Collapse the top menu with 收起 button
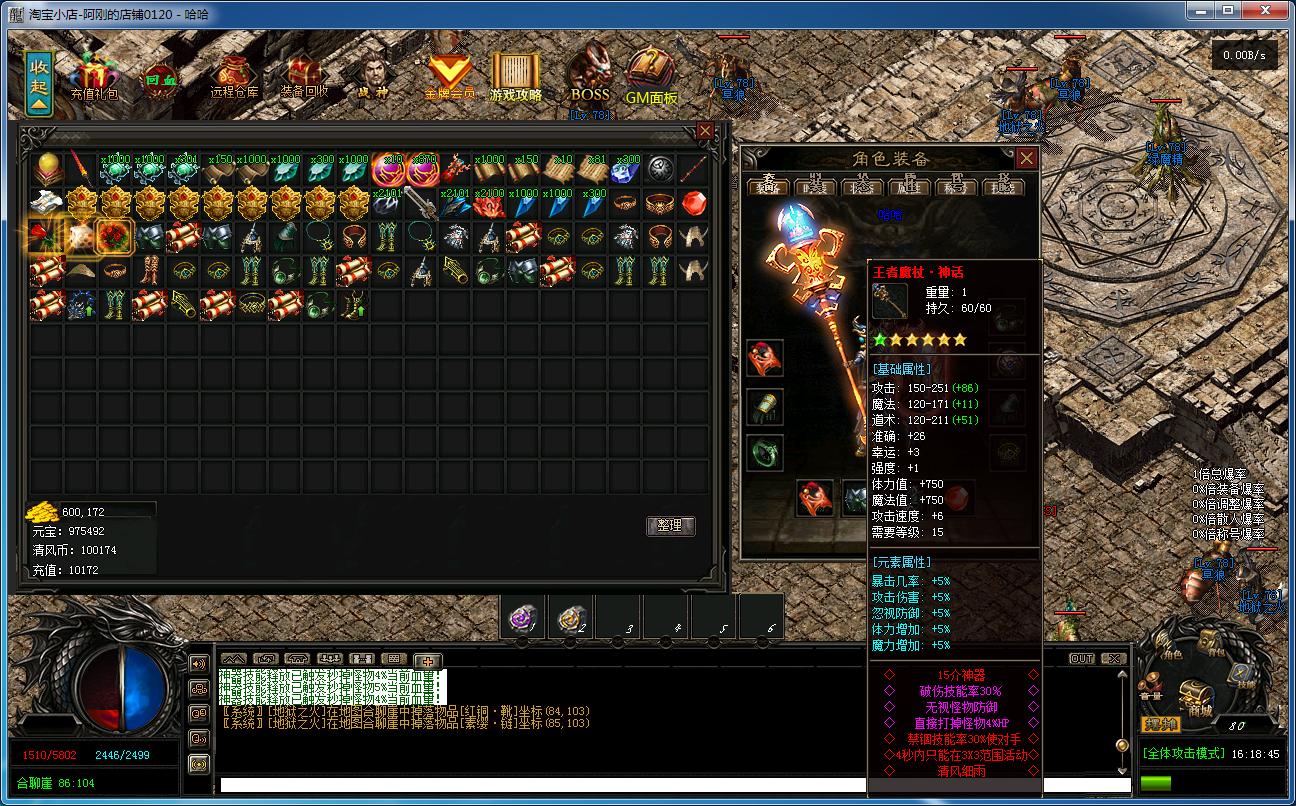This screenshot has height=806, width=1296. pos(40,83)
